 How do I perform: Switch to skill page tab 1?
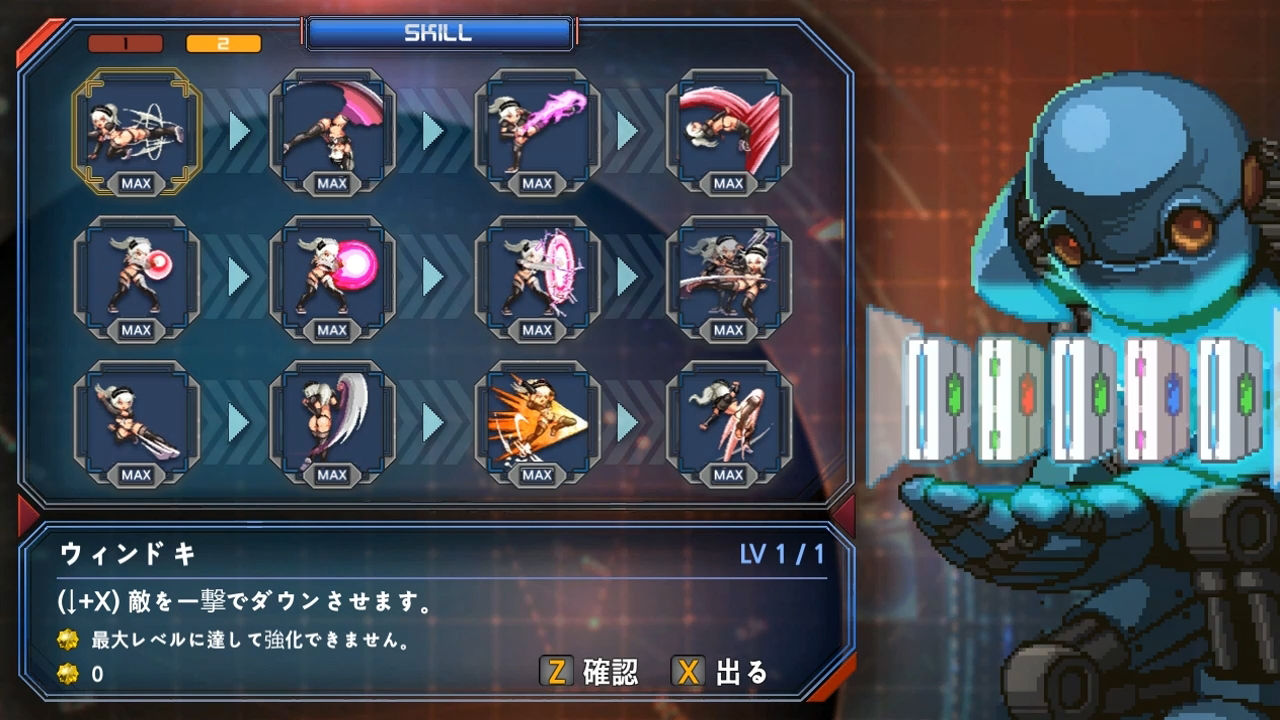coord(125,43)
